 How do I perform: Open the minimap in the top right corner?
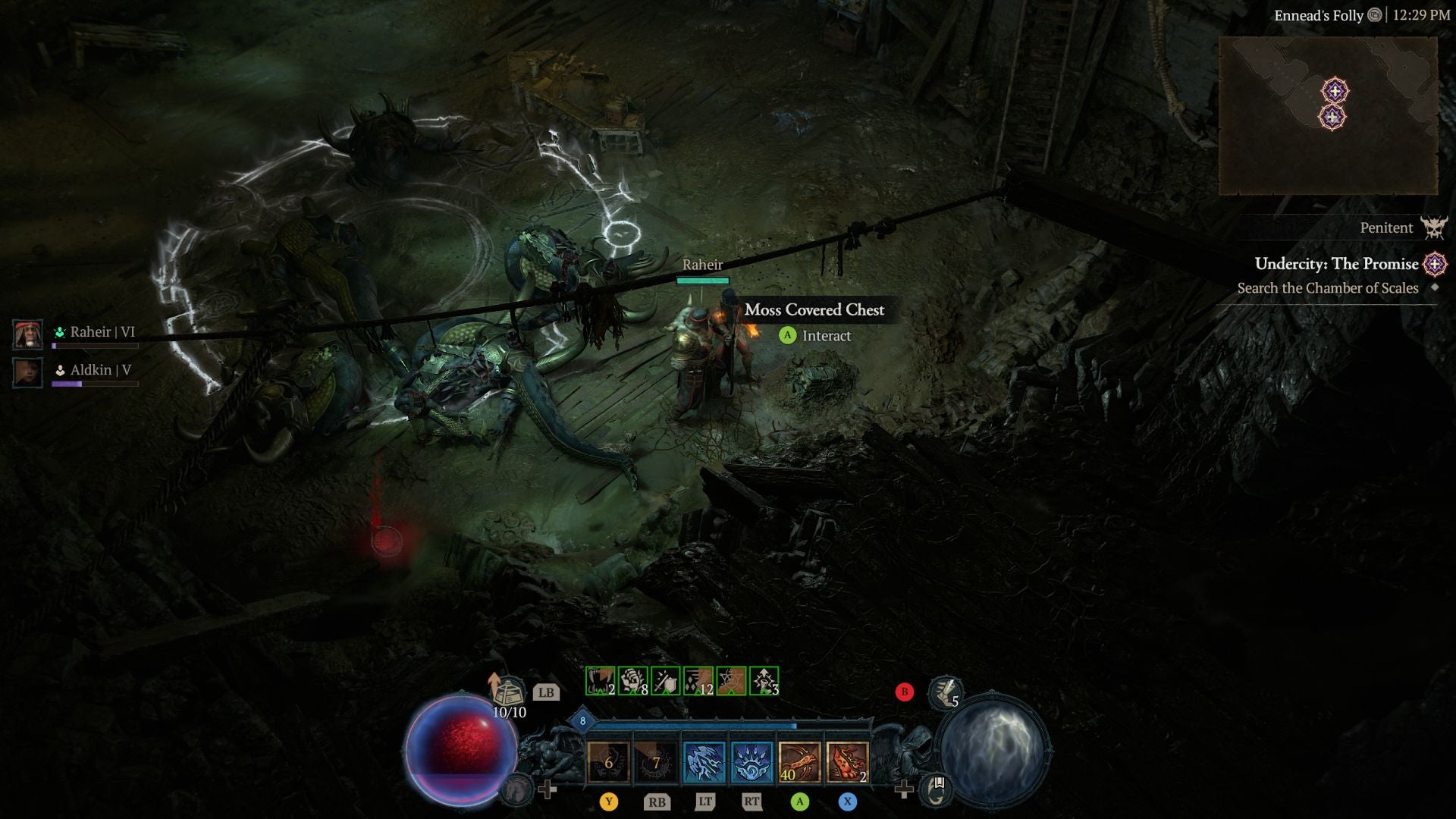1332,112
